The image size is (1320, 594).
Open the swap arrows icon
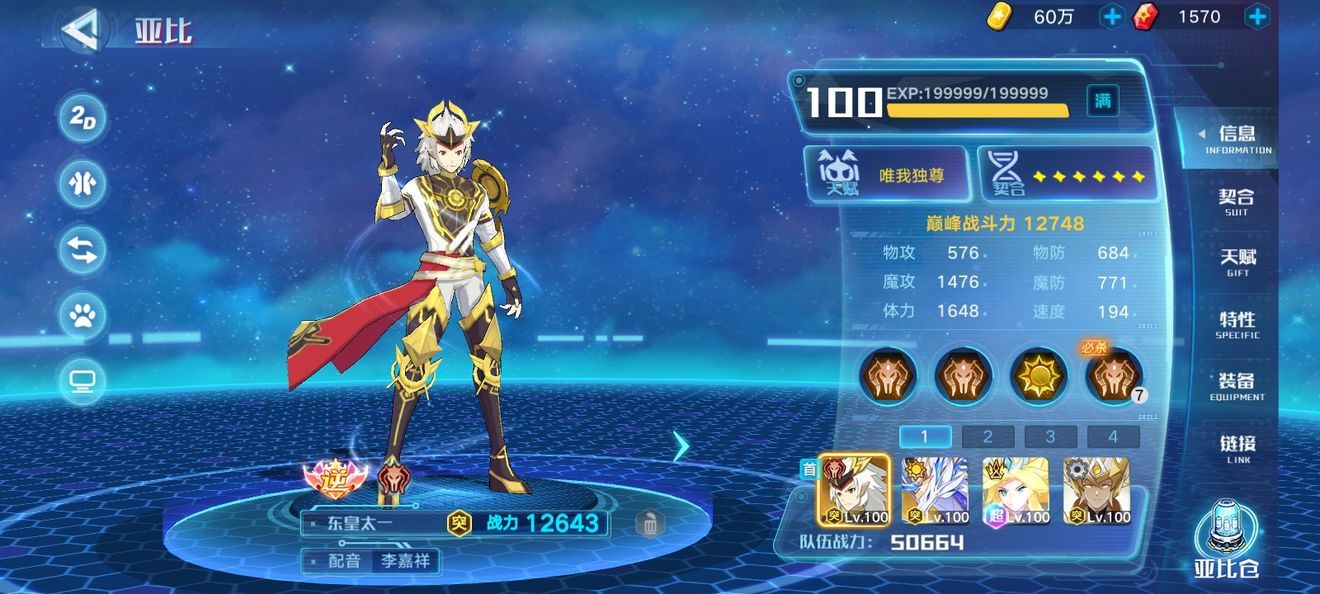(x=82, y=251)
